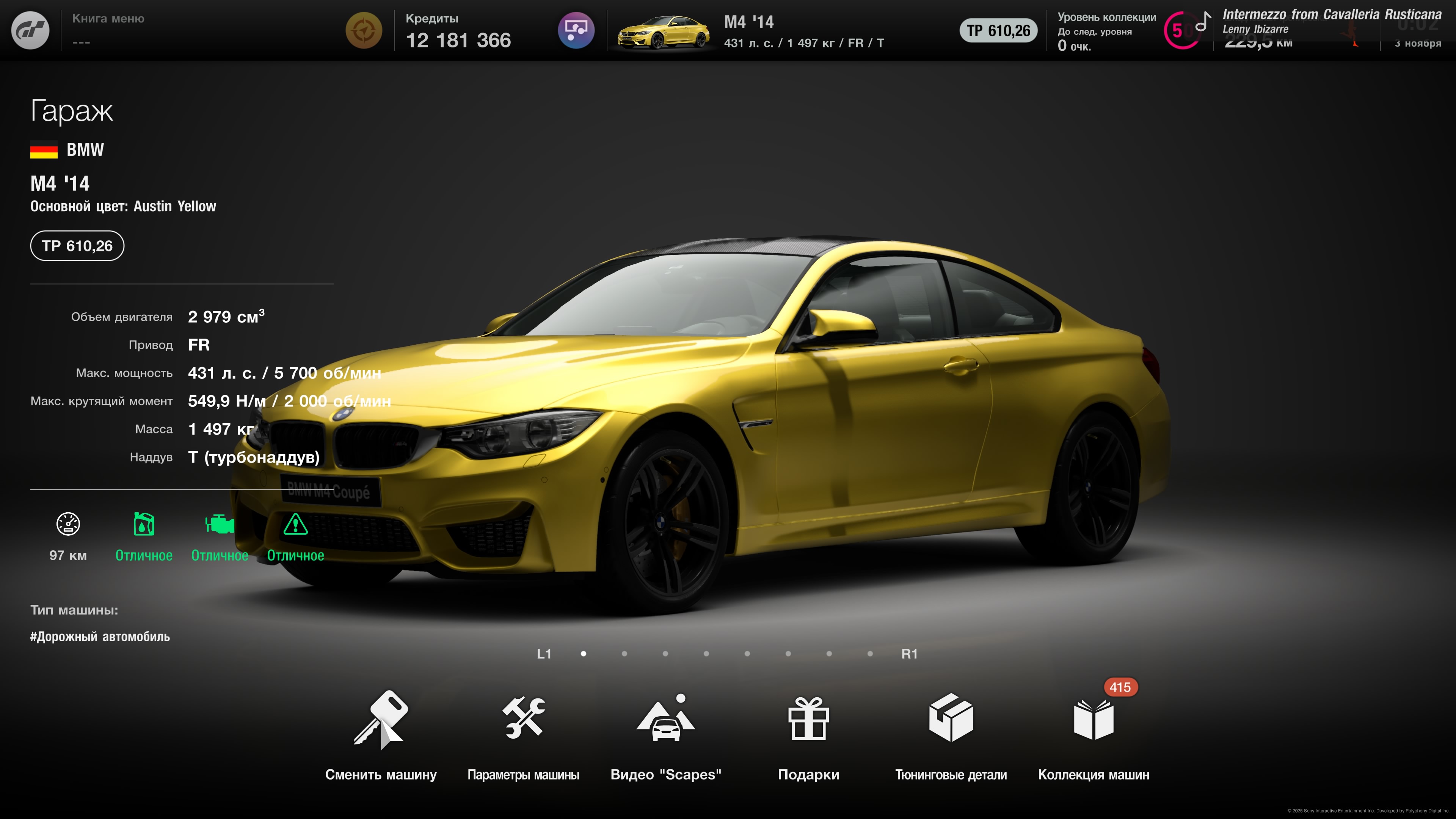Select the #Дорожный автомобиль car tag
The height and width of the screenshot is (819, 1456).
click(x=100, y=637)
